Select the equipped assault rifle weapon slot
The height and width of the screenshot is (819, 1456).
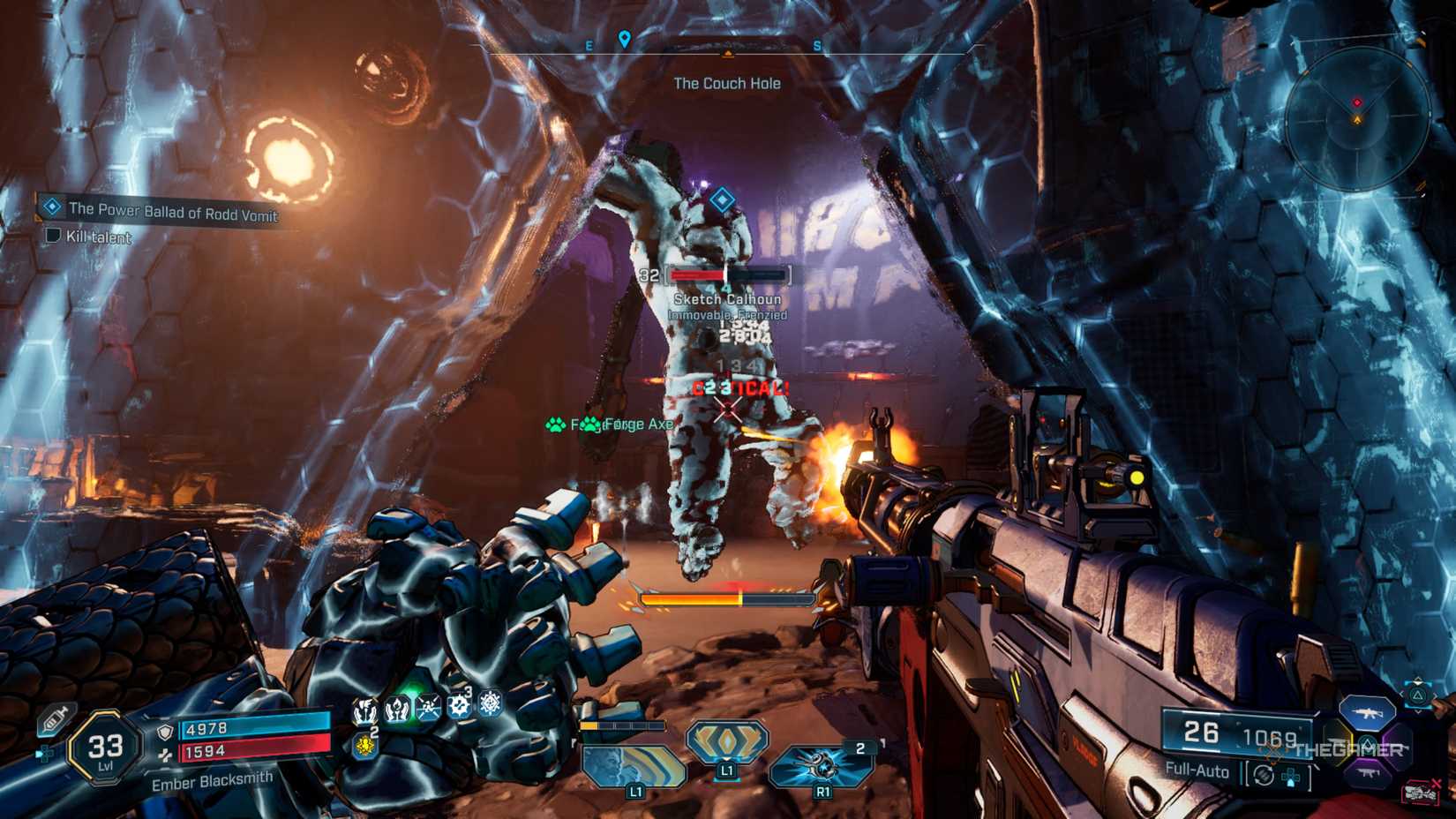[1367, 711]
